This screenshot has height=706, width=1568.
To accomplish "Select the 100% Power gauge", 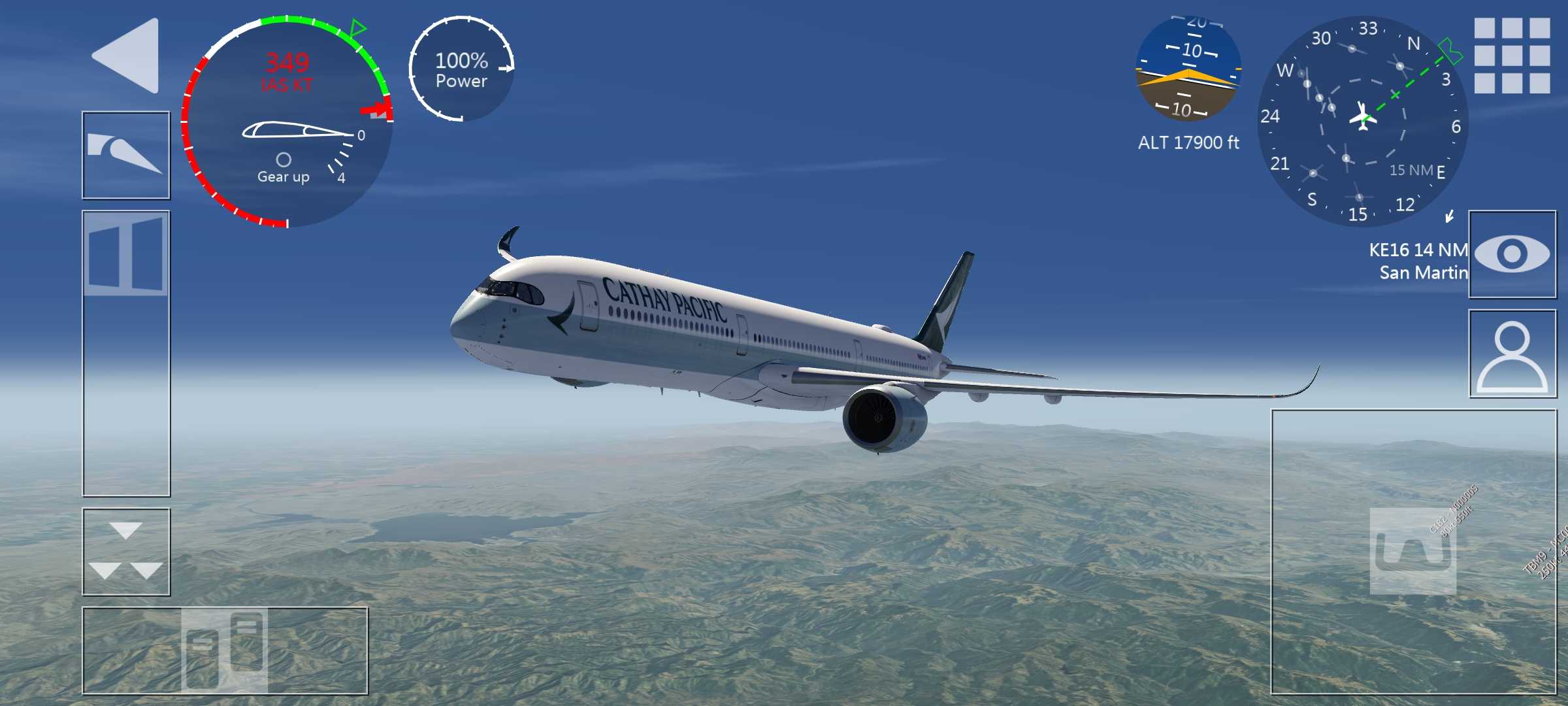I will [x=461, y=69].
